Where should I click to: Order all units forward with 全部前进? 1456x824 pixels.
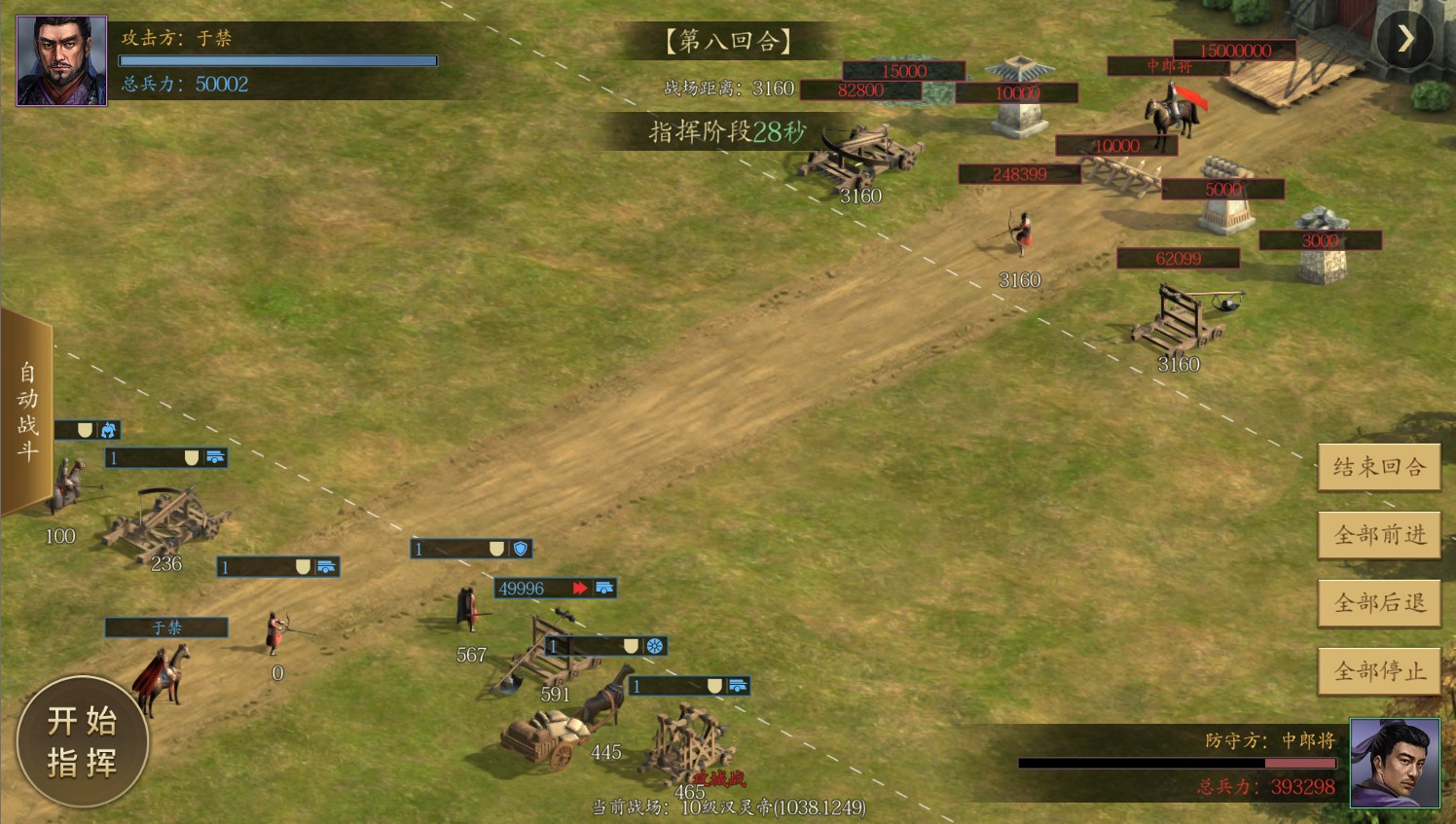tap(1379, 535)
